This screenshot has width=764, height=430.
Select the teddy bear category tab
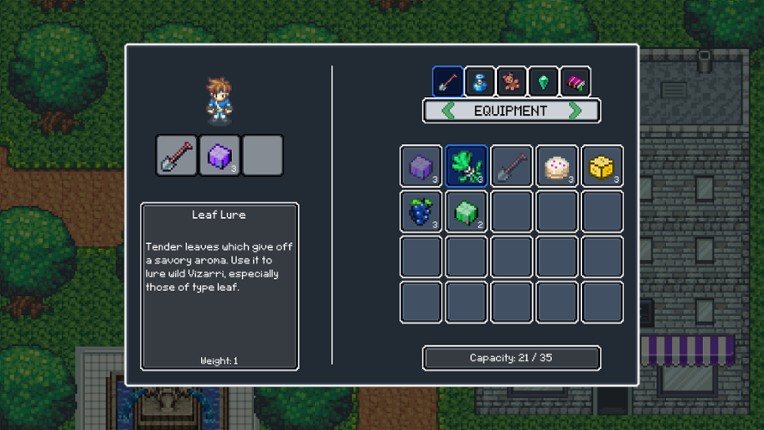click(x=511, y=81)
